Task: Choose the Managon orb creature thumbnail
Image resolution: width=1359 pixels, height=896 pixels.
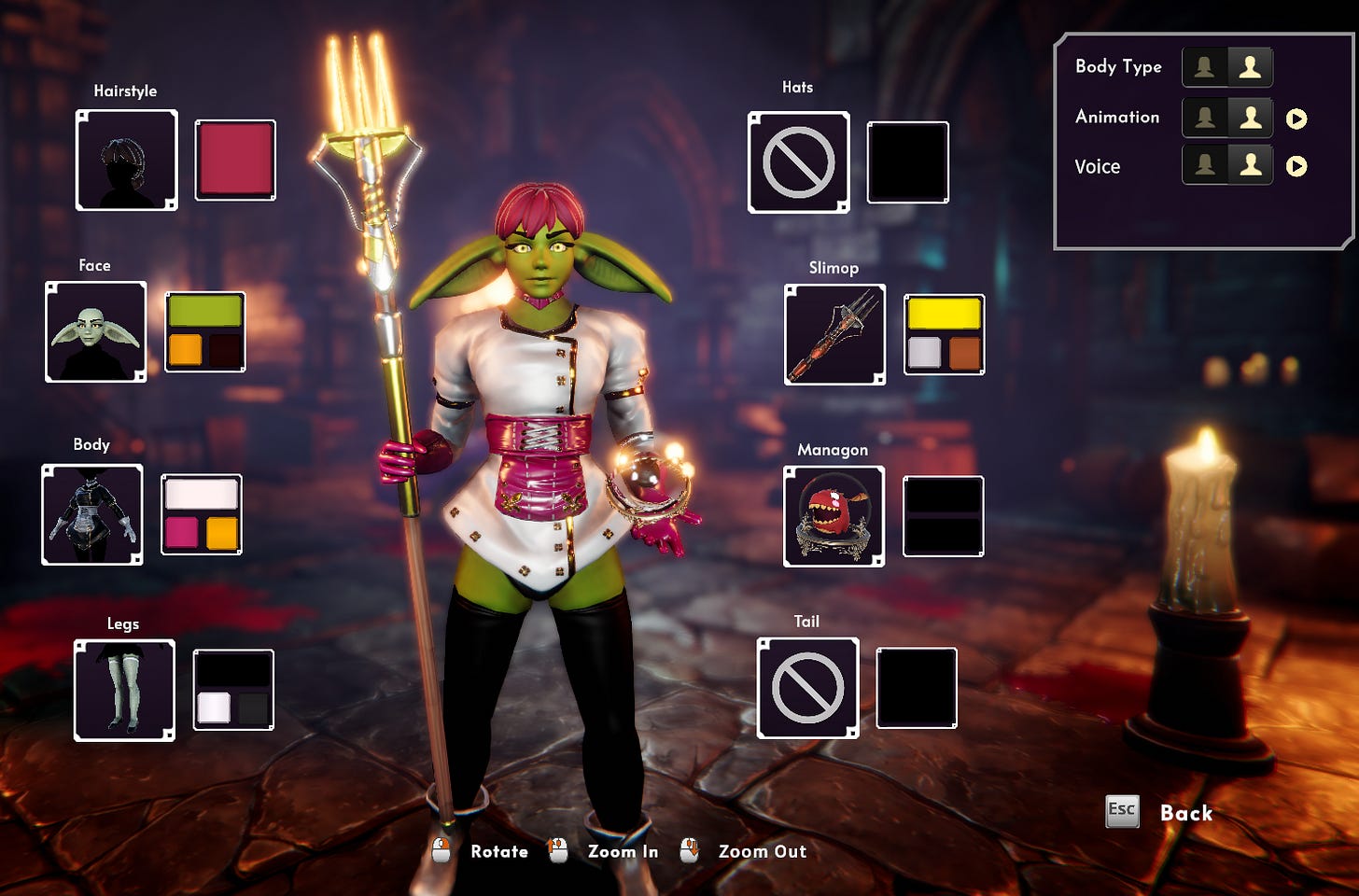Action: coord(834,516)
